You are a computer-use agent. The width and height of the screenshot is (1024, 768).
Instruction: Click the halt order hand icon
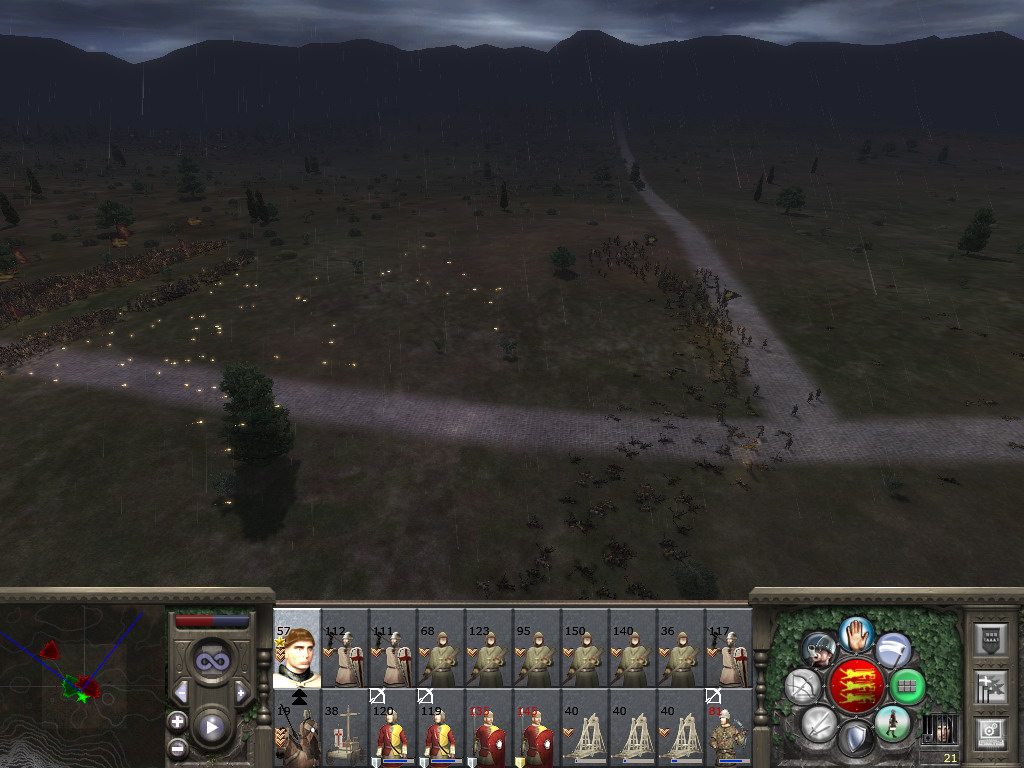(x=857, y=633)
